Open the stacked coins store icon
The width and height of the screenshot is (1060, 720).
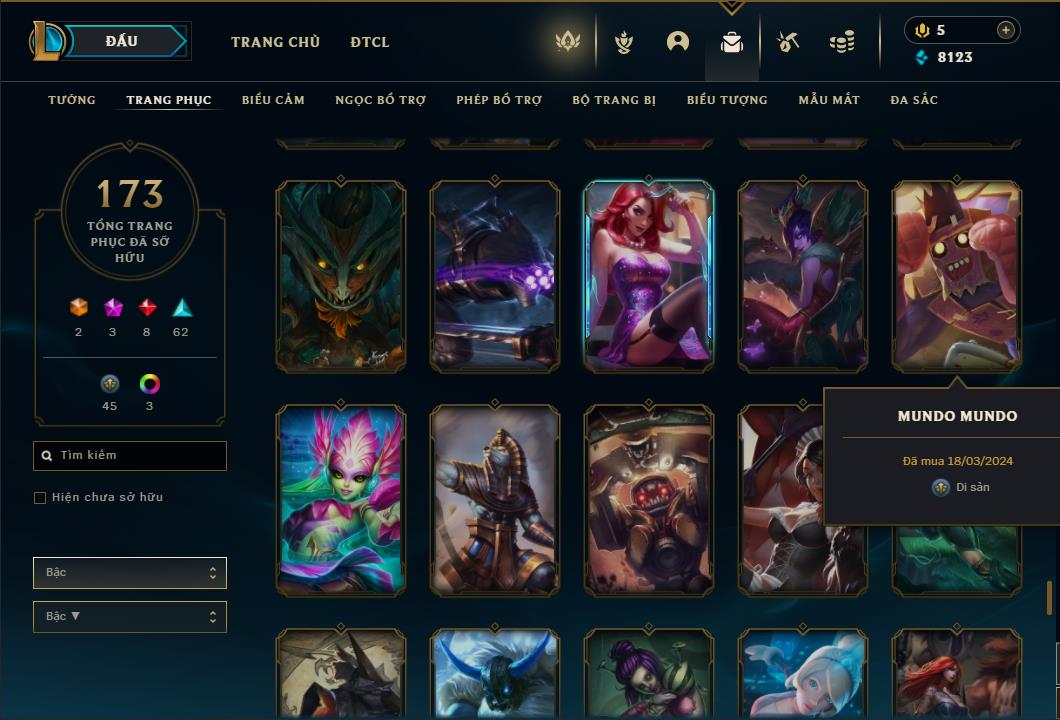842,42
